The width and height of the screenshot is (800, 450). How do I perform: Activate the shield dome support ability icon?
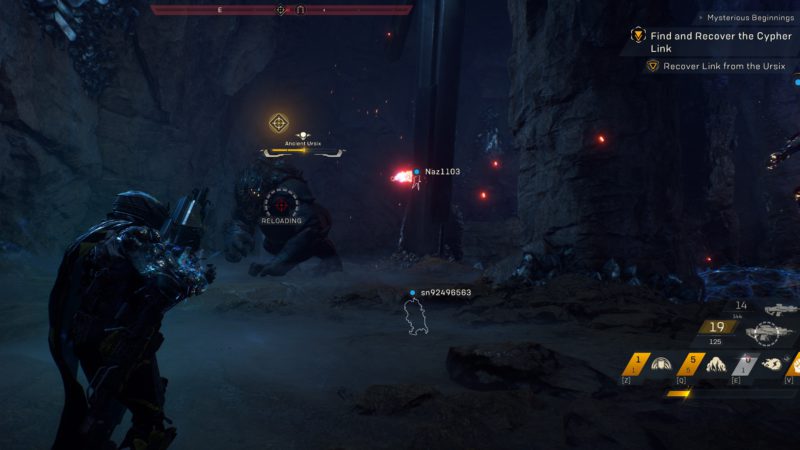(660, 364)
